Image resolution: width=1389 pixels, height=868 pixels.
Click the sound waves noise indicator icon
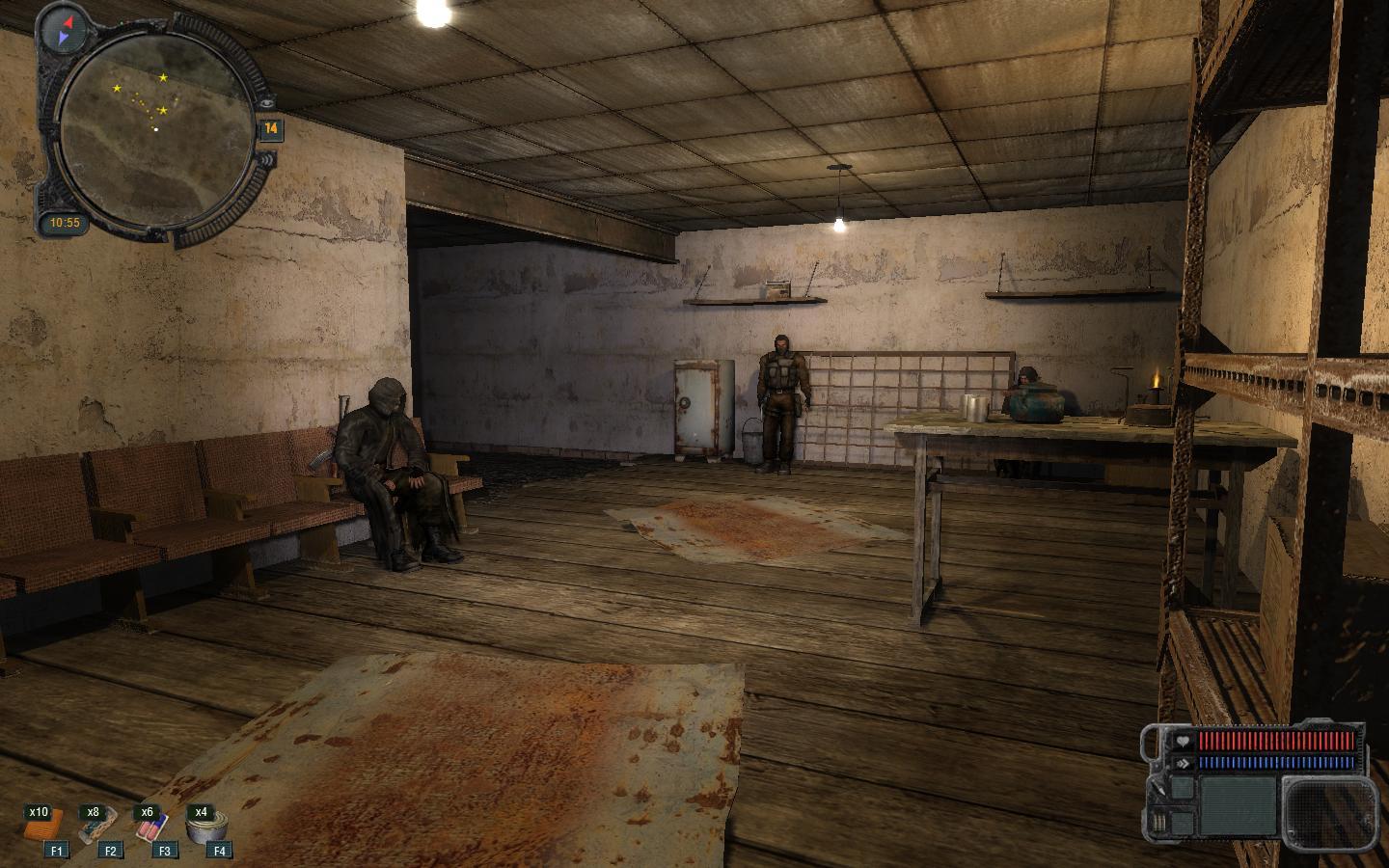click(266, 159)
